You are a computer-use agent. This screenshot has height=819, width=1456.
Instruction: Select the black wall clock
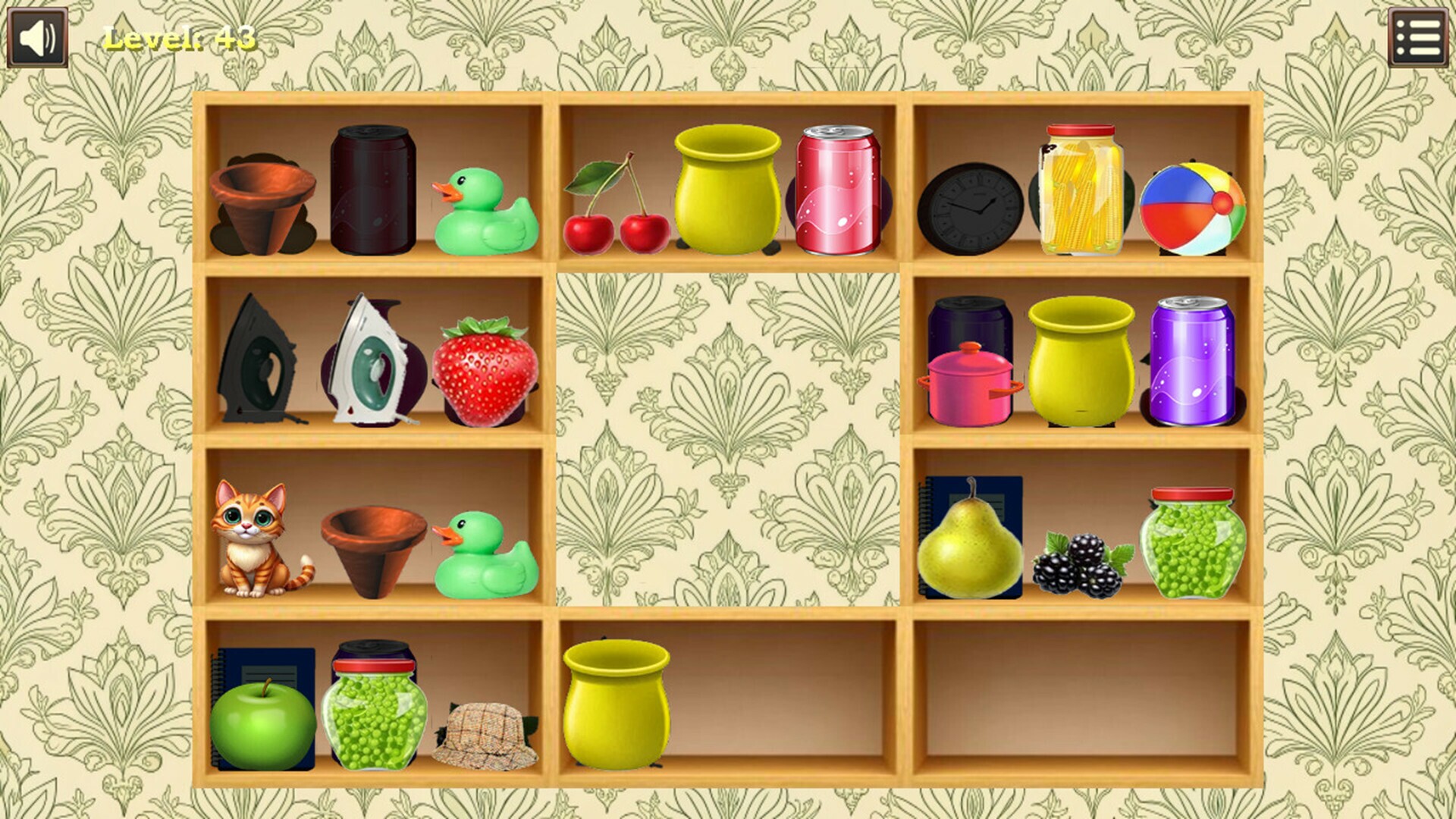tap(970, 209)
